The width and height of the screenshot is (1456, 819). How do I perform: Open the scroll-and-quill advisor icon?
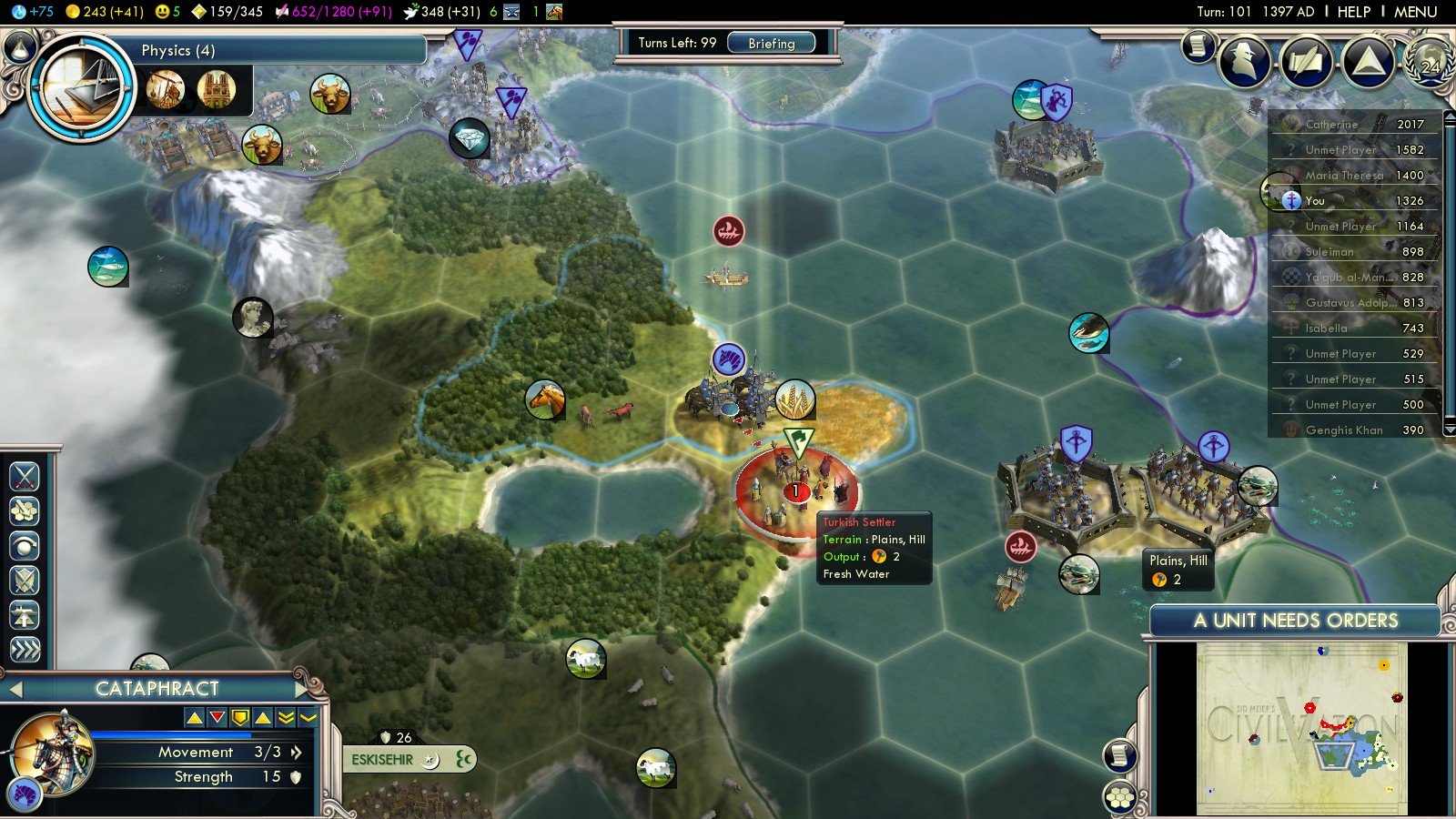1198,45
